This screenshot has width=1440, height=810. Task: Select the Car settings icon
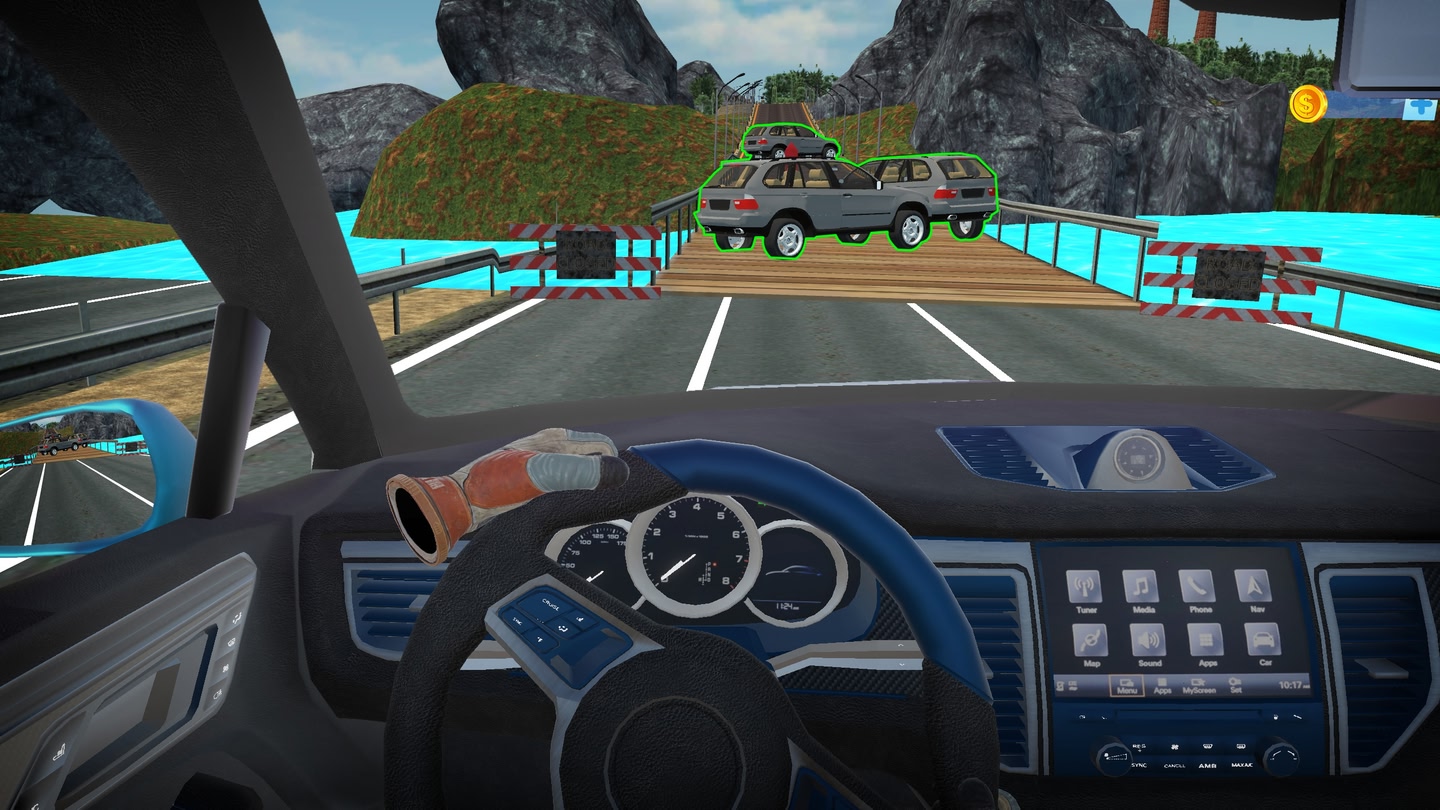point(1265,640)
